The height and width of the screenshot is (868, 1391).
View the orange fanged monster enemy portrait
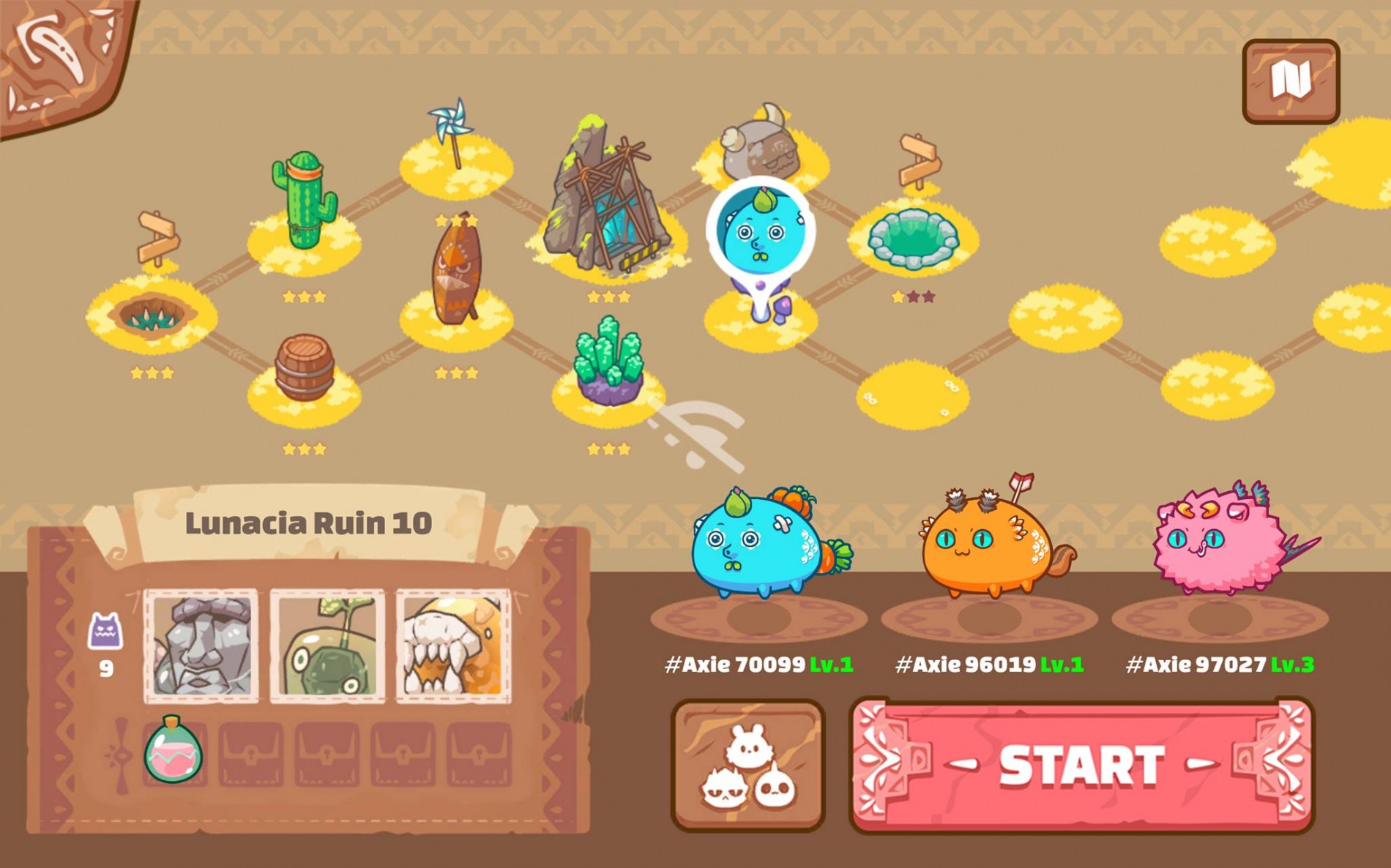coord(453,646)
